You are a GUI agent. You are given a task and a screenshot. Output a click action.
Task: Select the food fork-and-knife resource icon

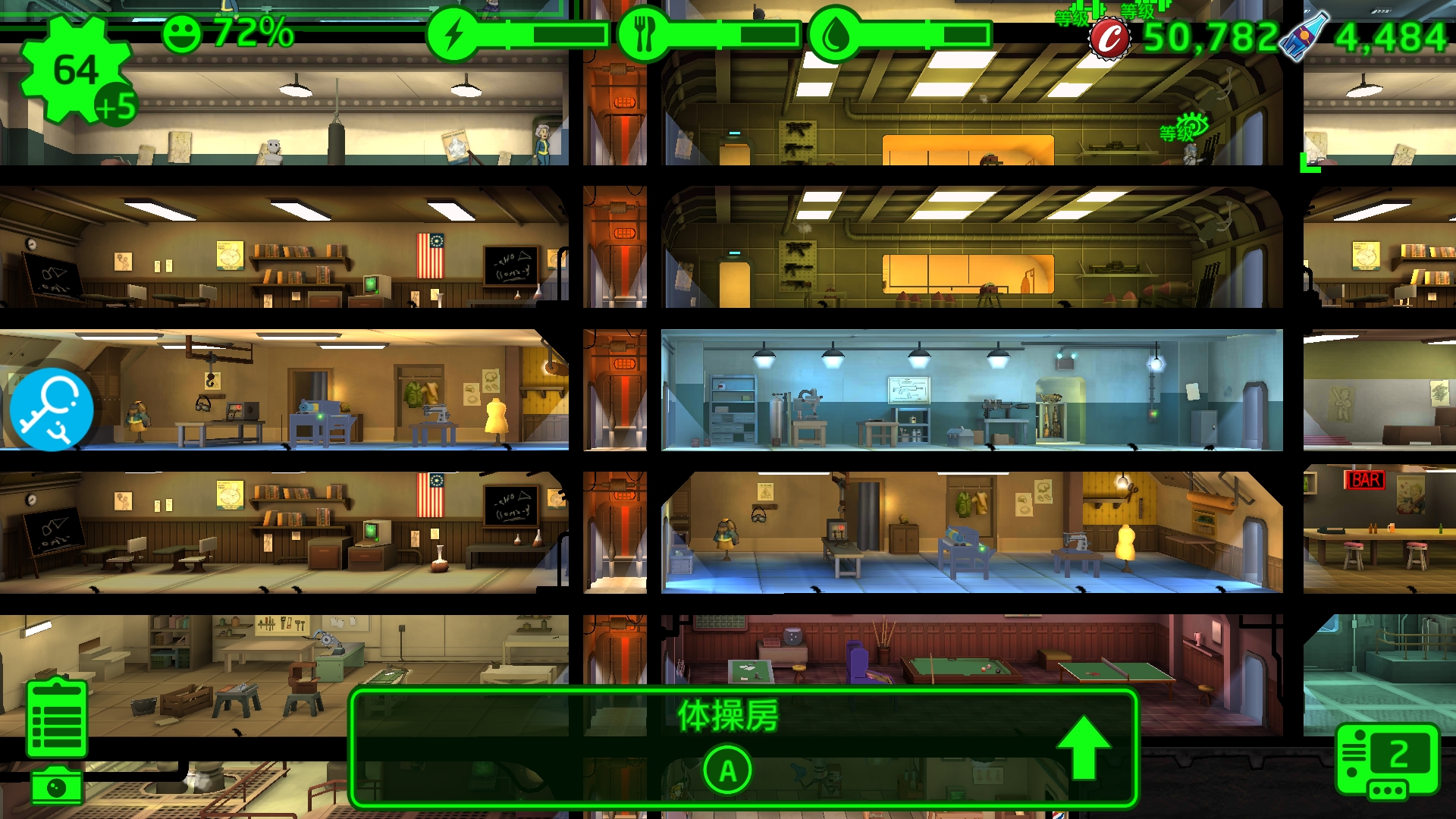[644, 35]
